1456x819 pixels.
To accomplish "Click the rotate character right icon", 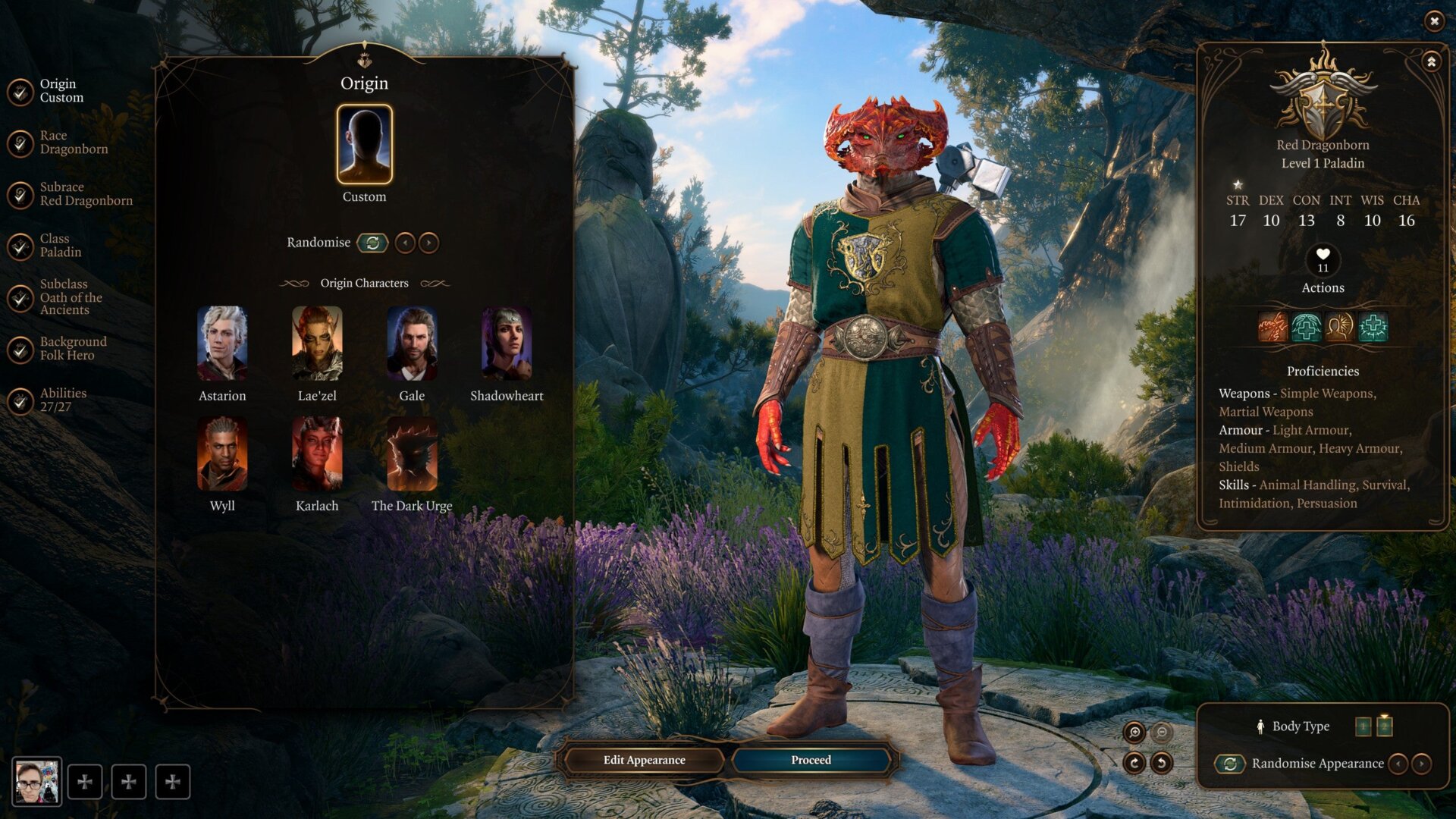I will point(1134,763).
